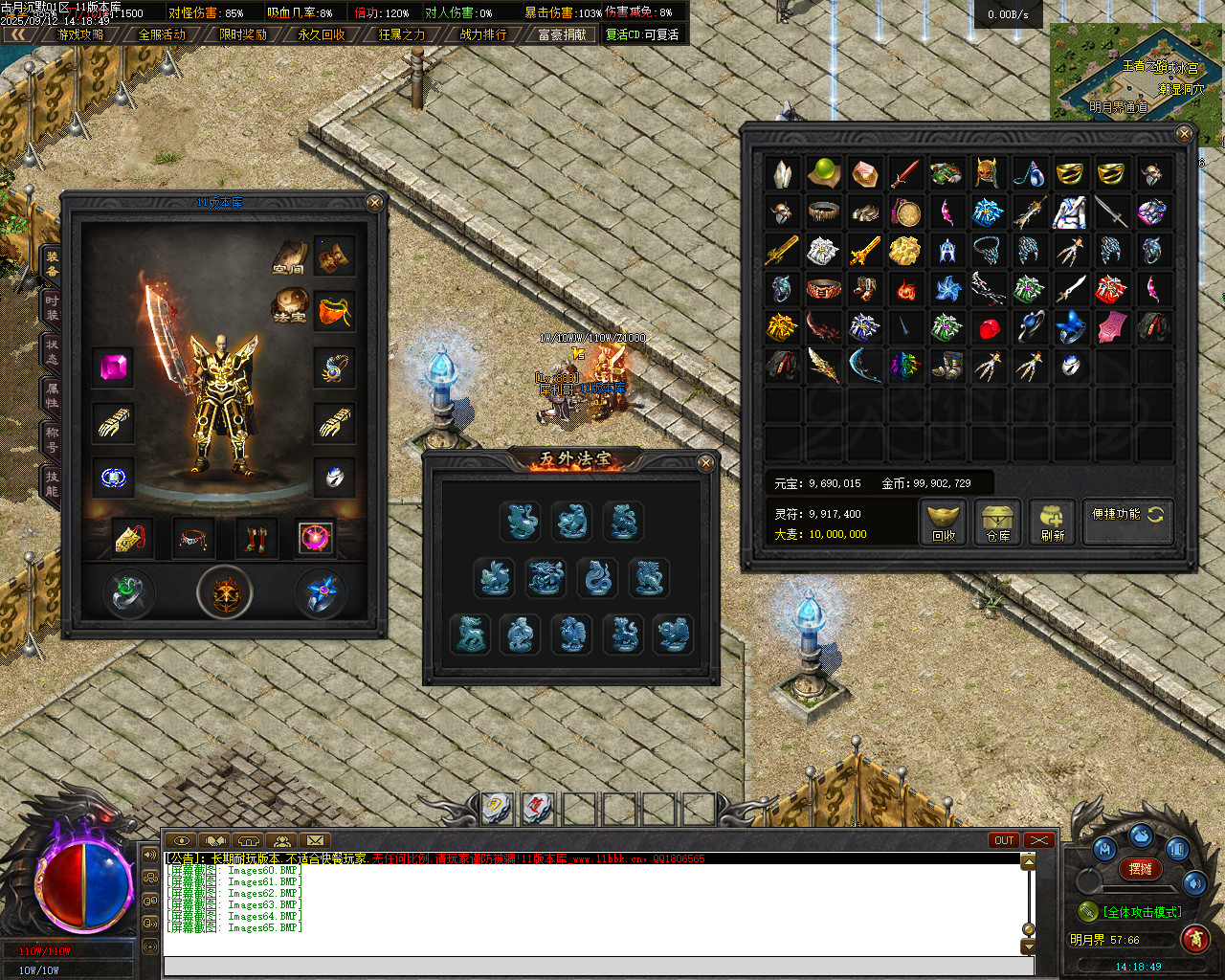Close the character equipment panel
The width and height of the screenshot is (1225, 980).
(375, 202)
